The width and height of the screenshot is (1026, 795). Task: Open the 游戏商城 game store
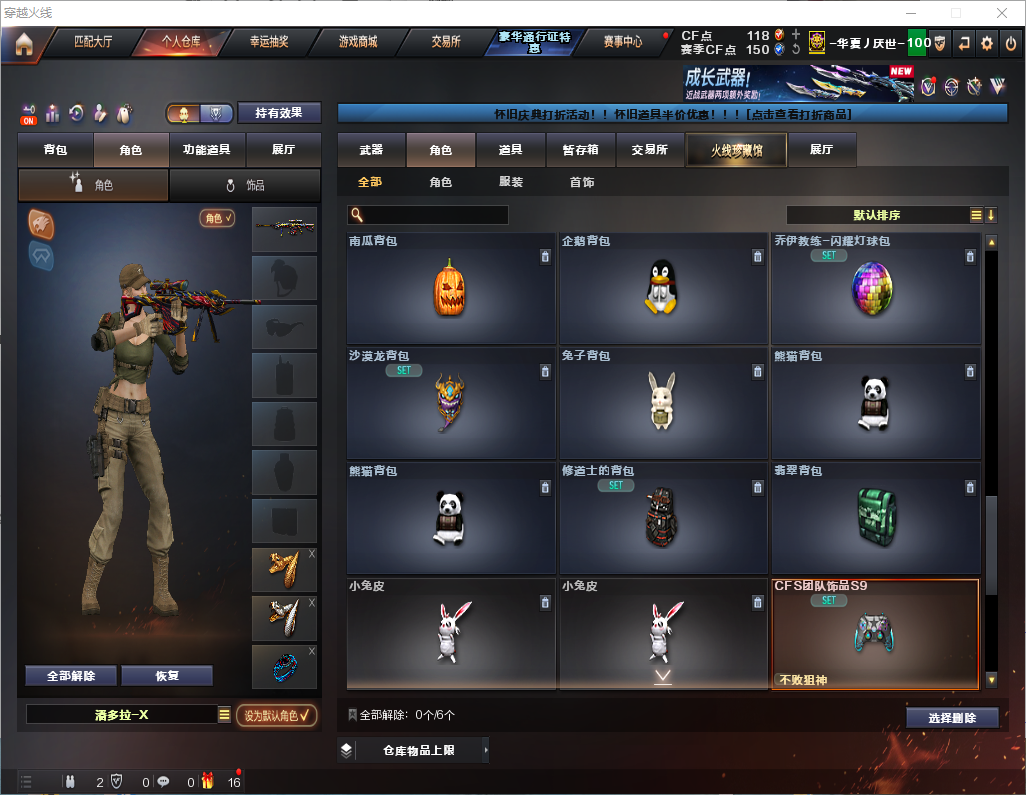pyautogui.click(x=358, y=43)
